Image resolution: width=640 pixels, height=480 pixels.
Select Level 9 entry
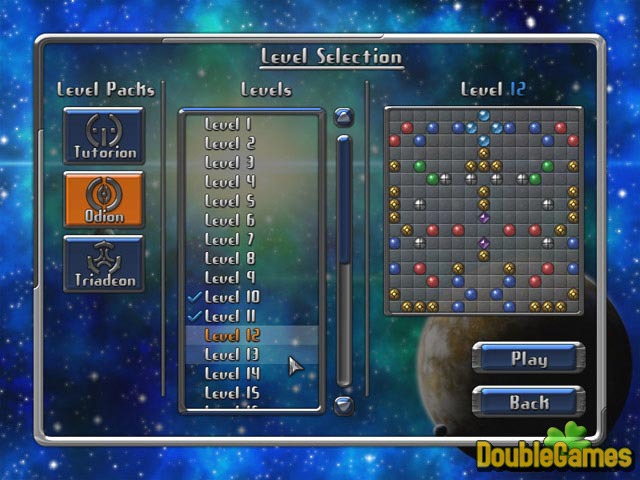(x=229, y=277)
